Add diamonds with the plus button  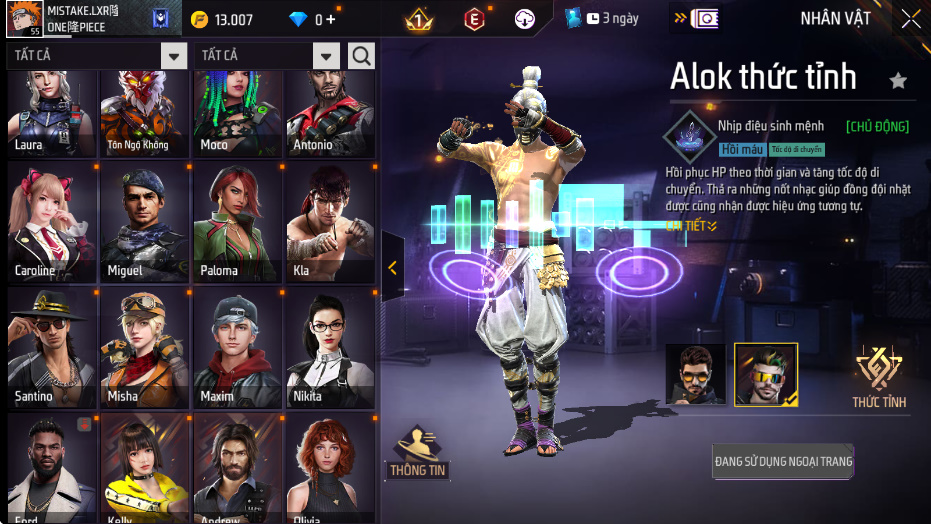(x=331, y=20)
